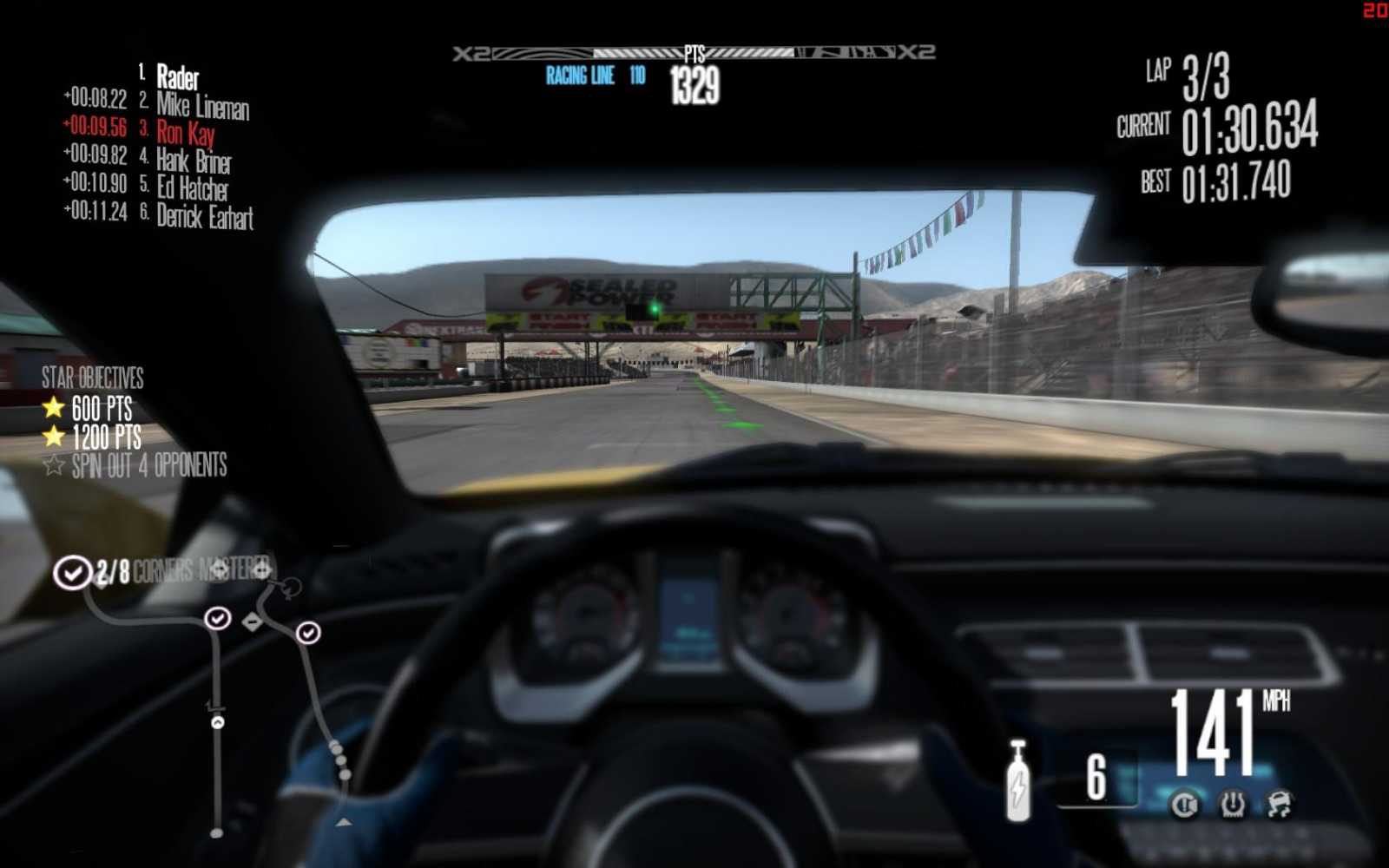
Task: Expand the circular node at the map's top curve
Action: pos(290,589)
